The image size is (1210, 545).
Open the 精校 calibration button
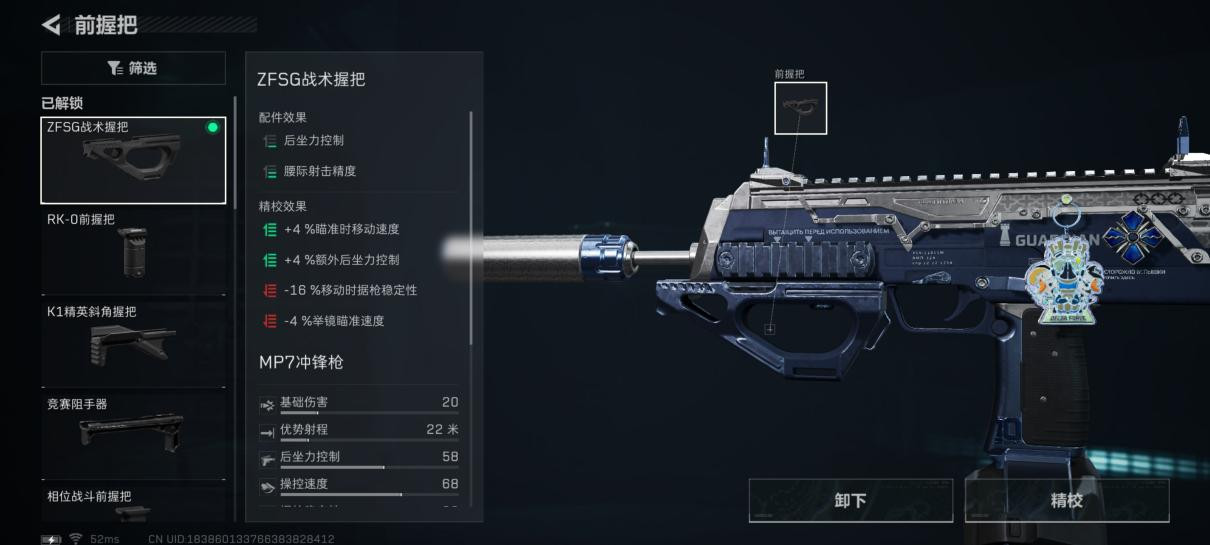point(1066,500)
